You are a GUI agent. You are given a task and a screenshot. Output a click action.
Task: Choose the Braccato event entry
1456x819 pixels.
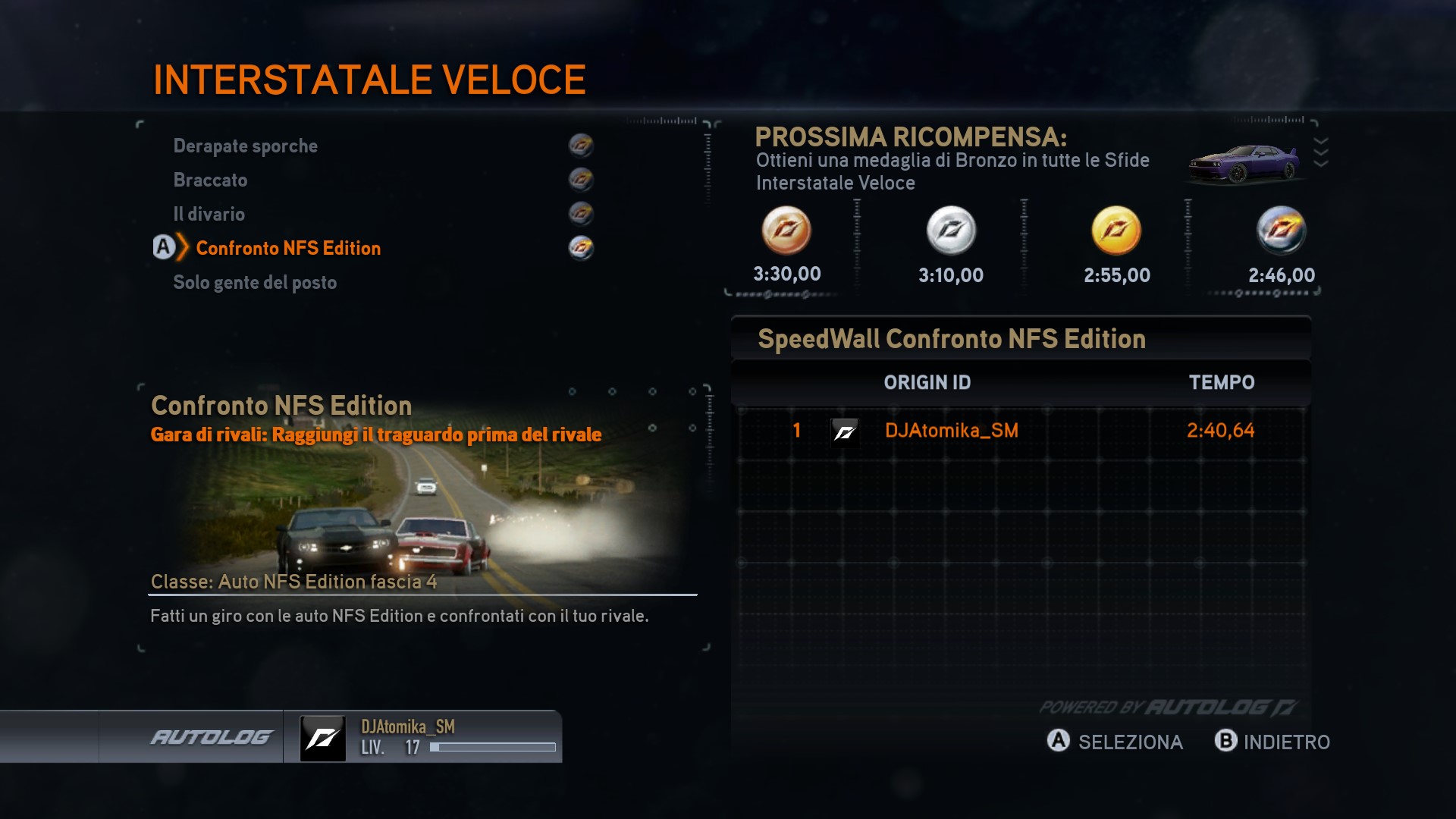point(211,180)
